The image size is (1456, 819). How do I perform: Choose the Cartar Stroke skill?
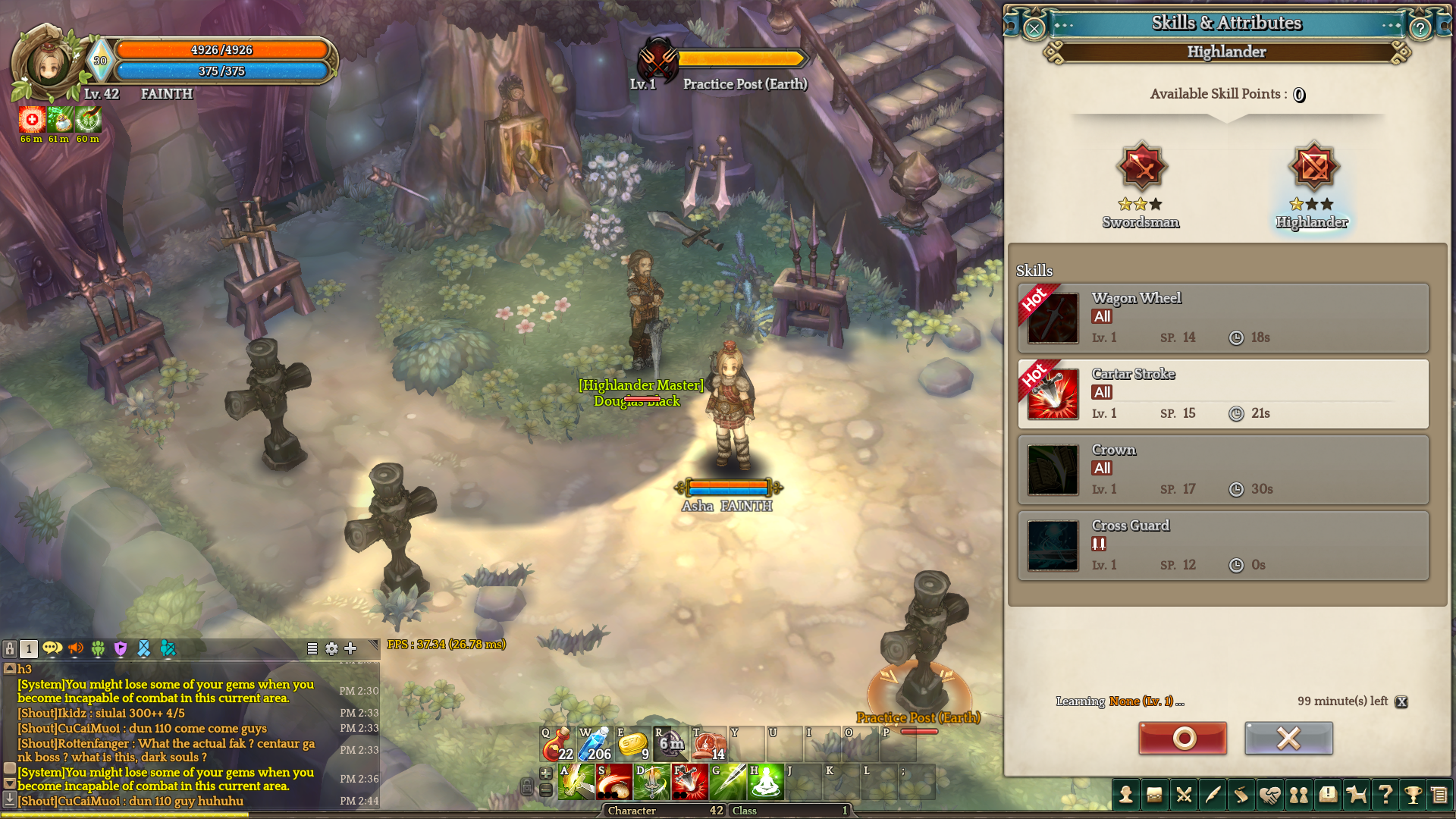1222,394
